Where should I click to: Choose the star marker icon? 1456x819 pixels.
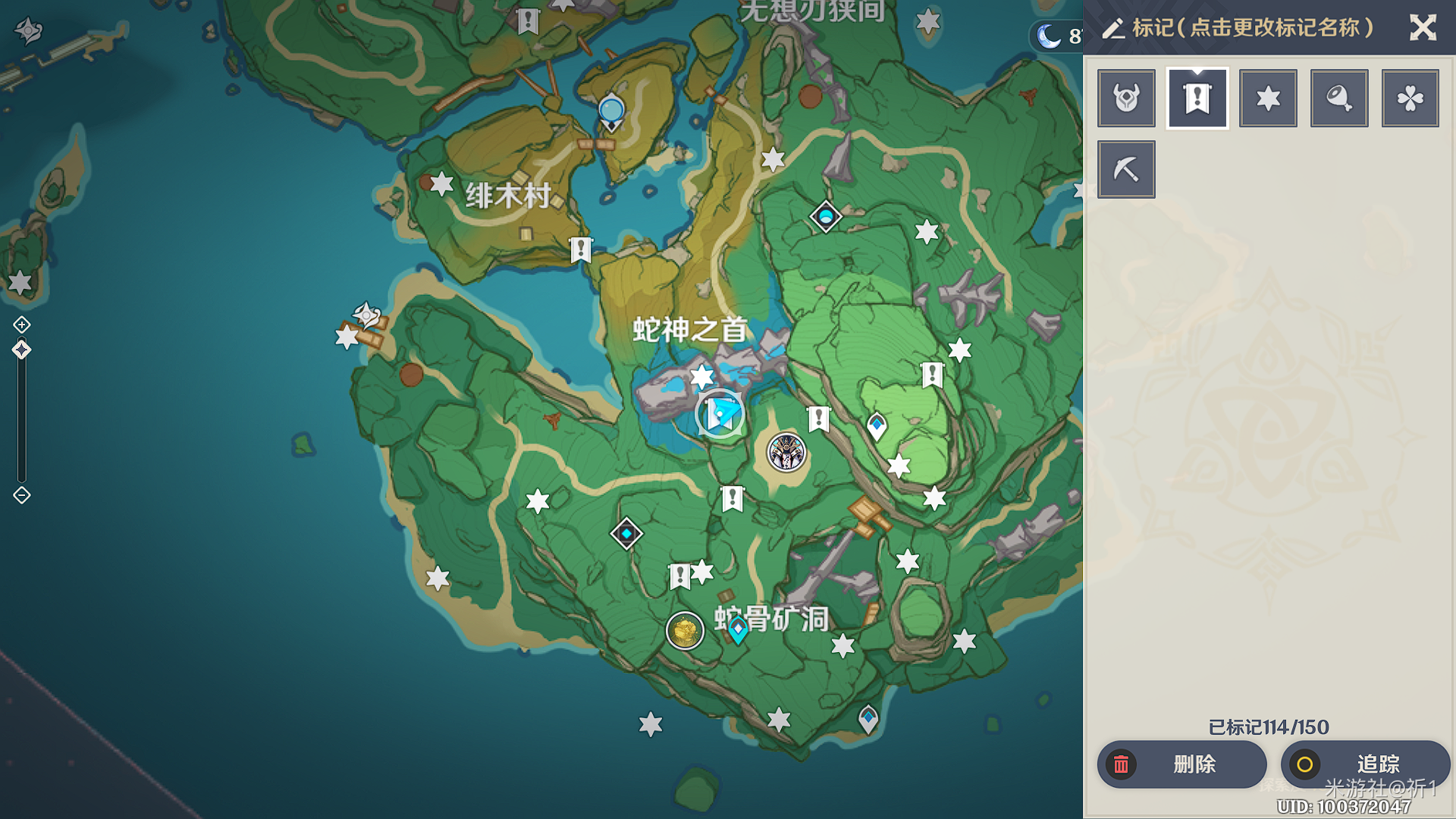pyautogui.click(x=1268, y=99)
